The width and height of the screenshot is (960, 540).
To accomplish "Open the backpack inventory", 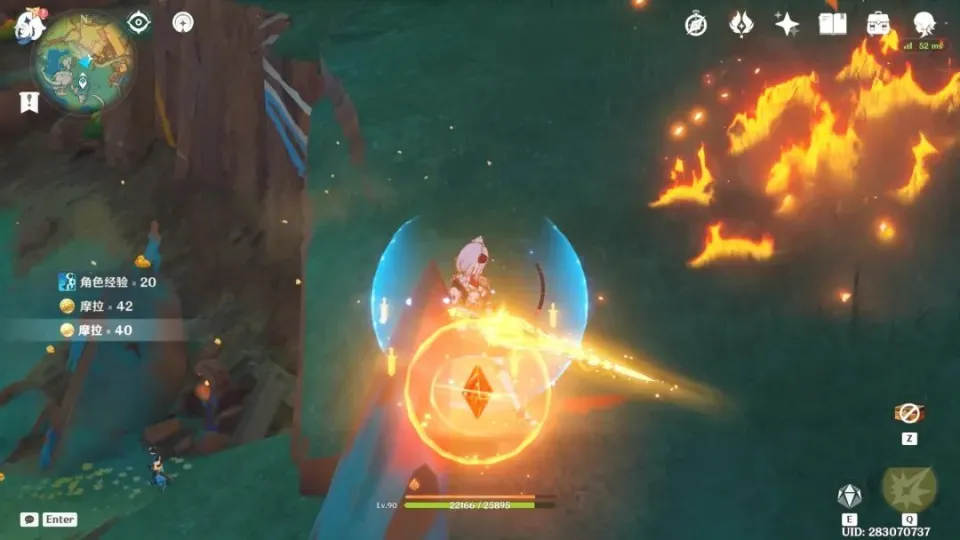I will pyautogui.click(x=879, y=24).
